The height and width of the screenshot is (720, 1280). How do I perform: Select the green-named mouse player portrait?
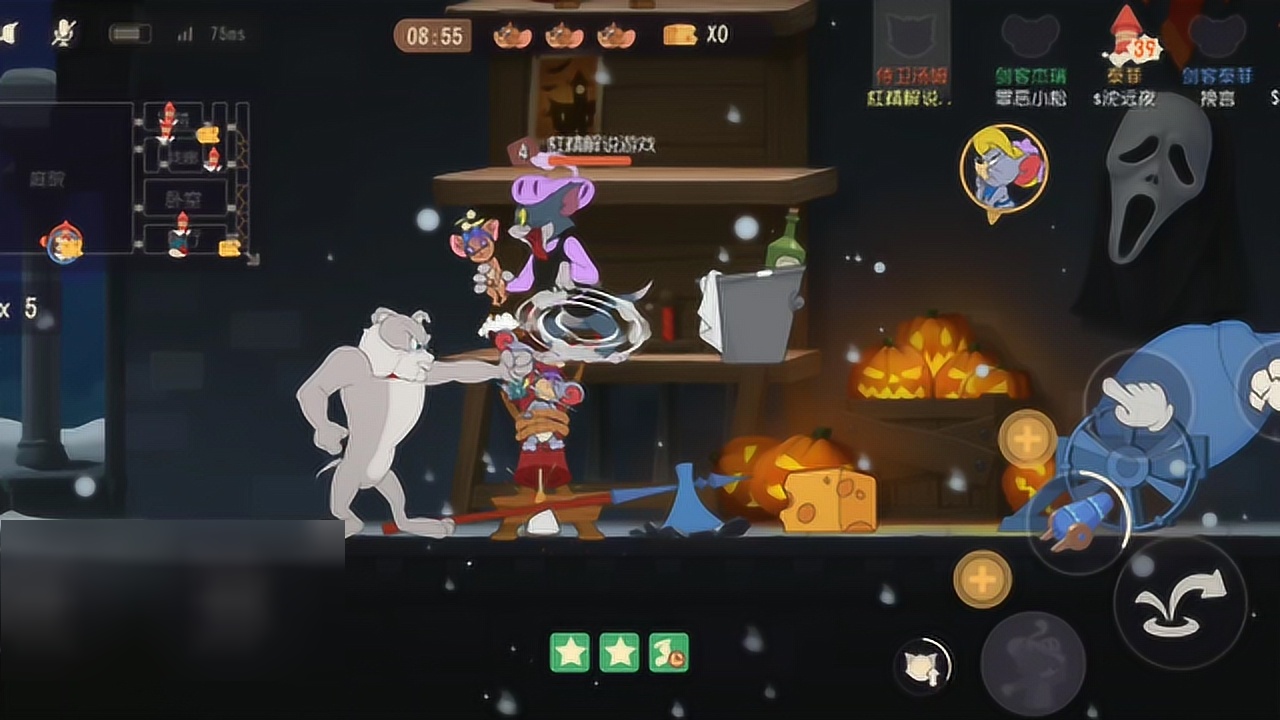[1030, 40]
